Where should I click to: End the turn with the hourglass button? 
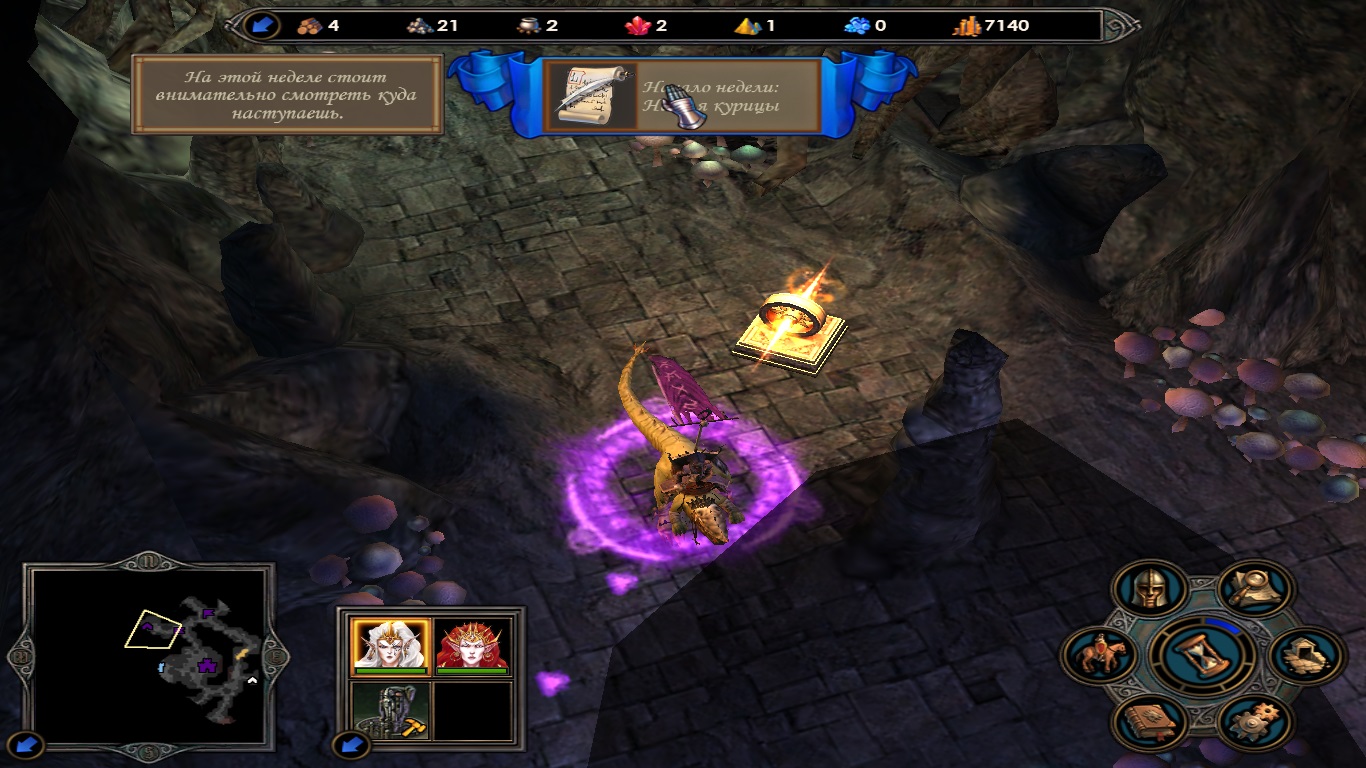click(x=1201, y=653)
